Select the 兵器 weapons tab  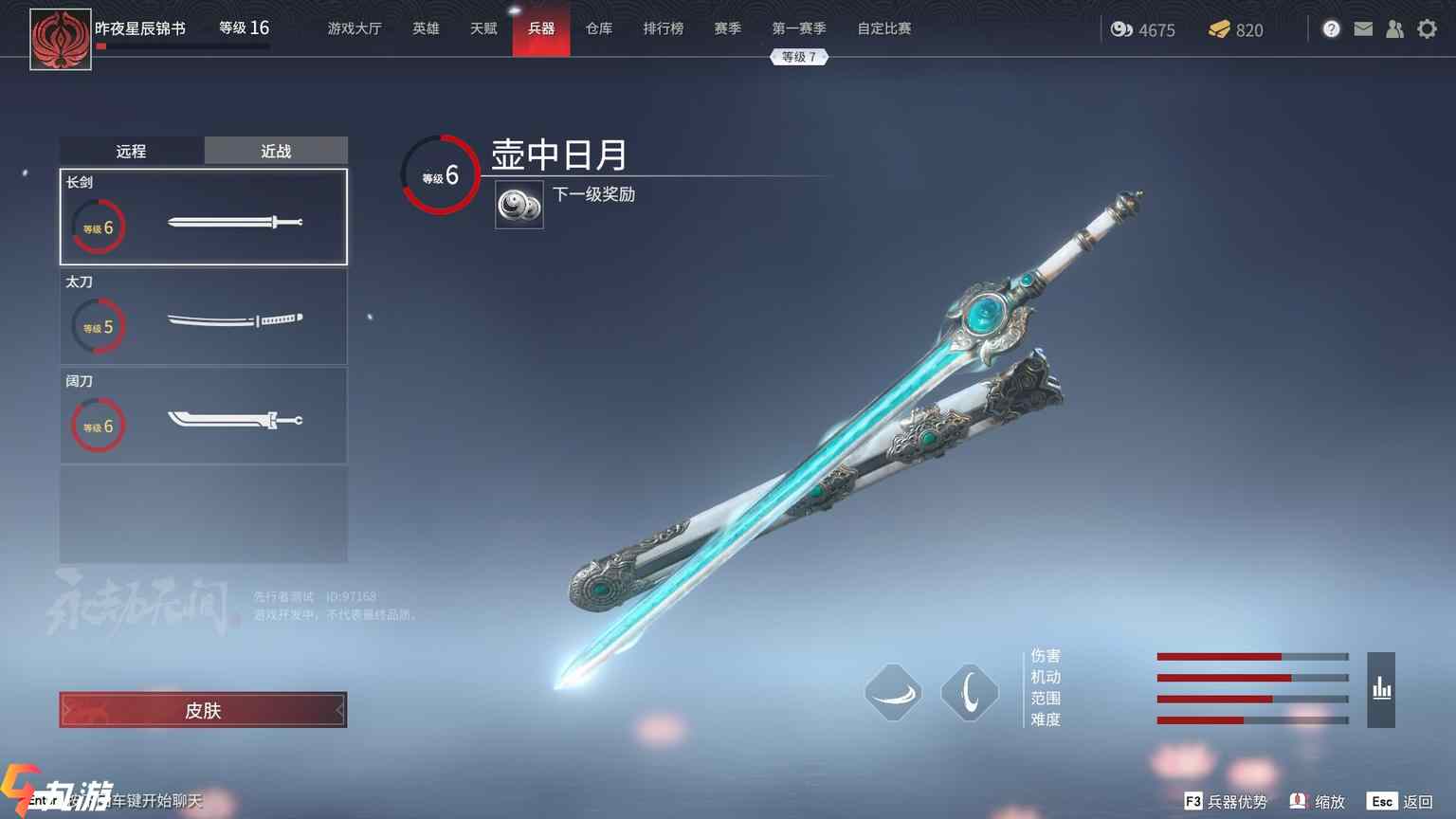541,28
